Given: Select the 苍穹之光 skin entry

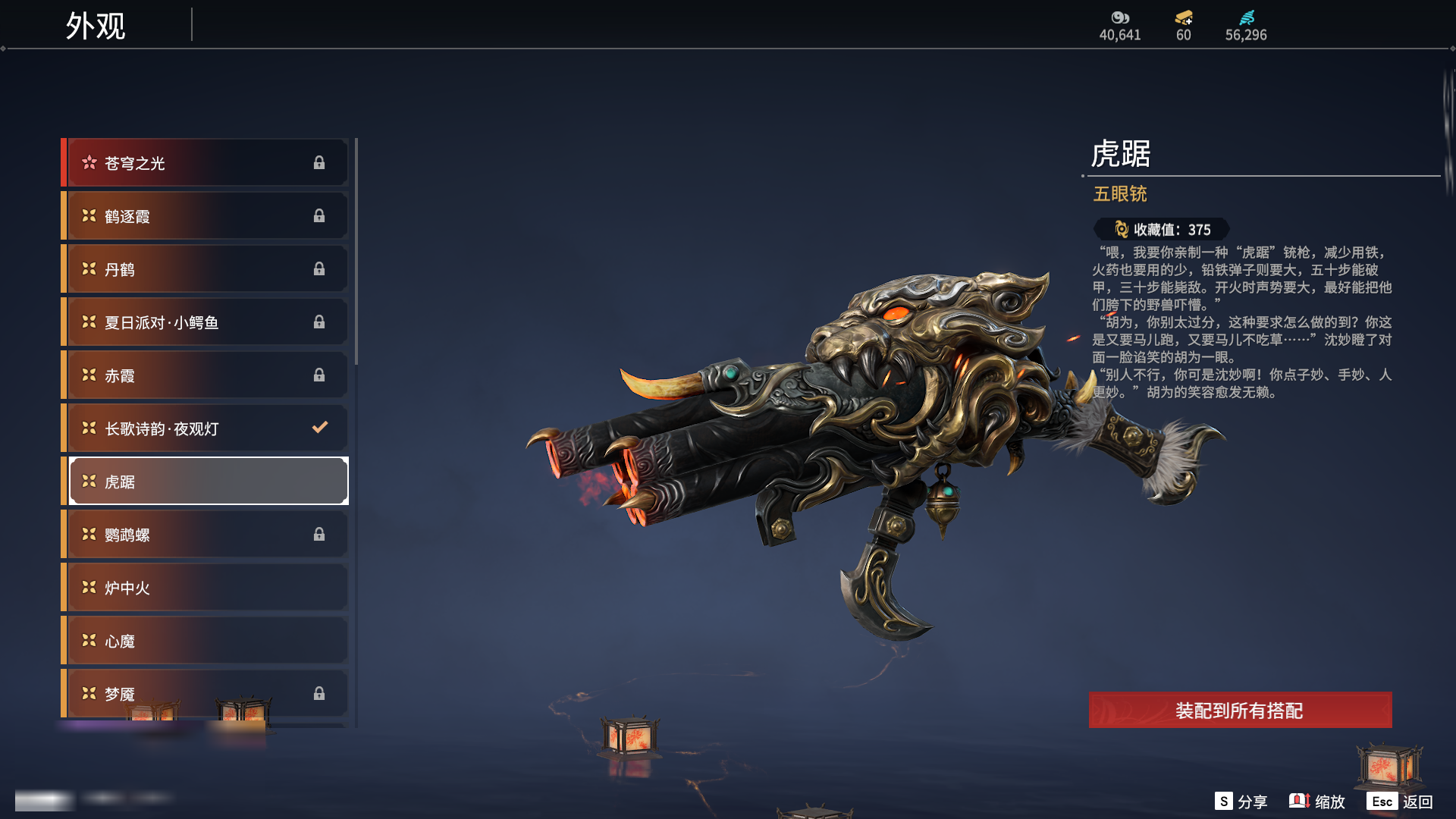Looking at the screenshot, I should (206, 163).
